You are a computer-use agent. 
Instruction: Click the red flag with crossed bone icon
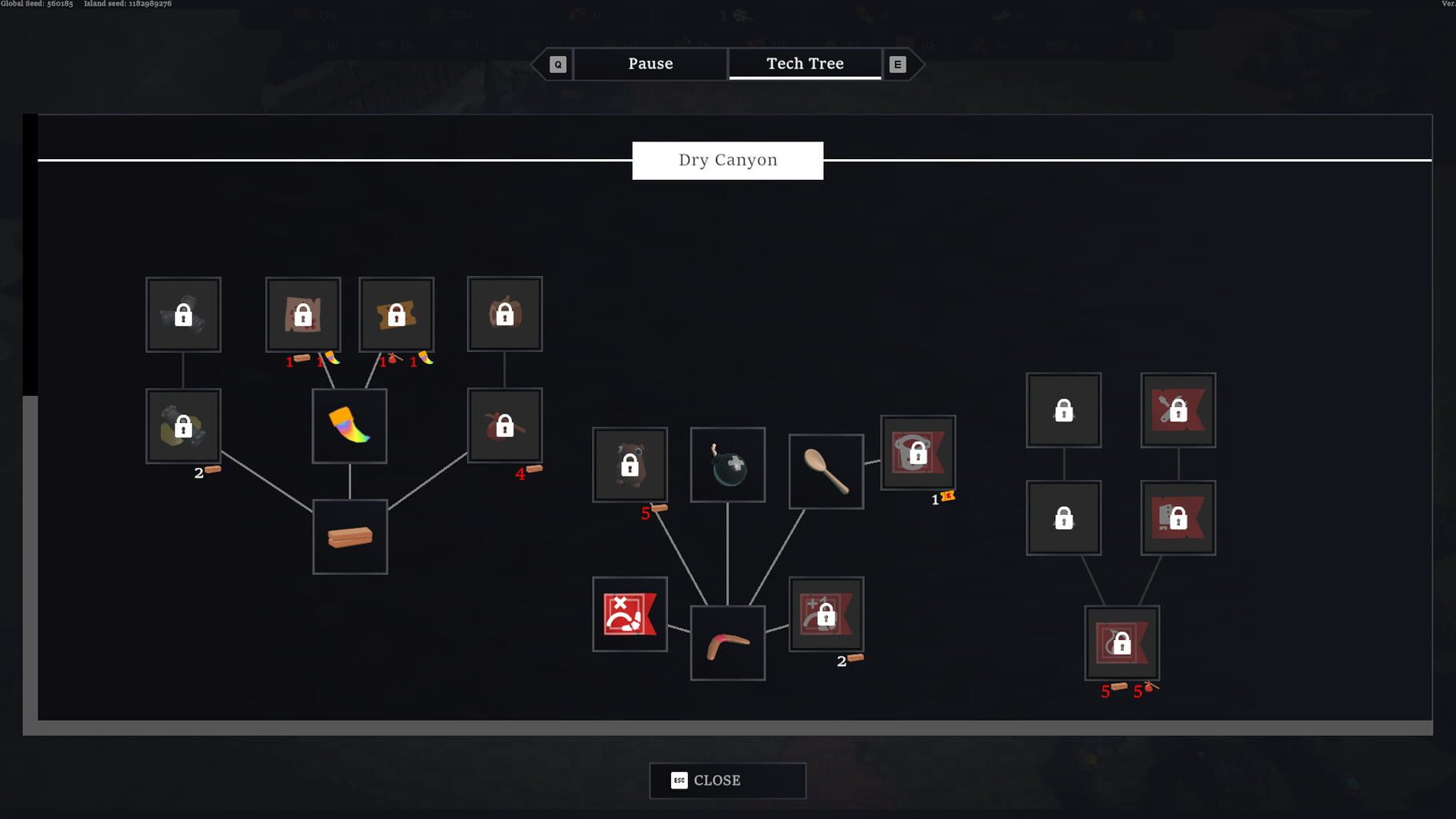click(630, 615)
